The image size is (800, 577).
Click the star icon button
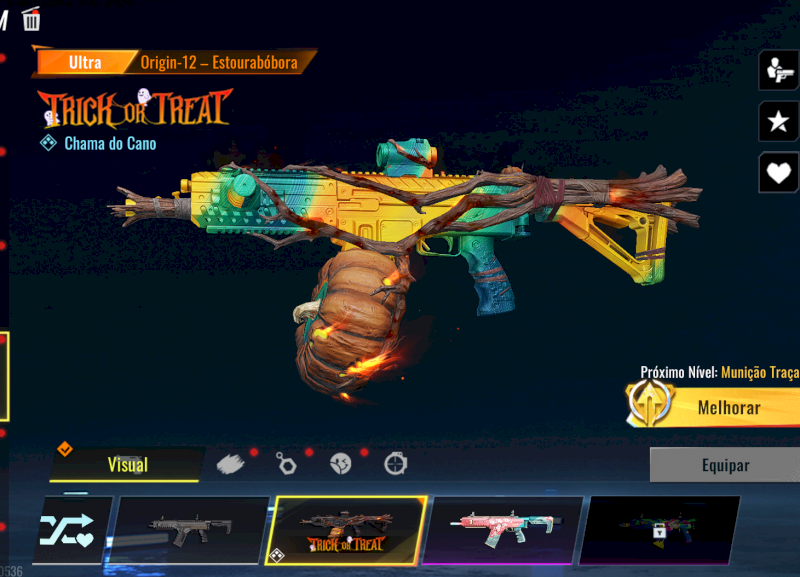pyautogui.click(x=777, y=121)
